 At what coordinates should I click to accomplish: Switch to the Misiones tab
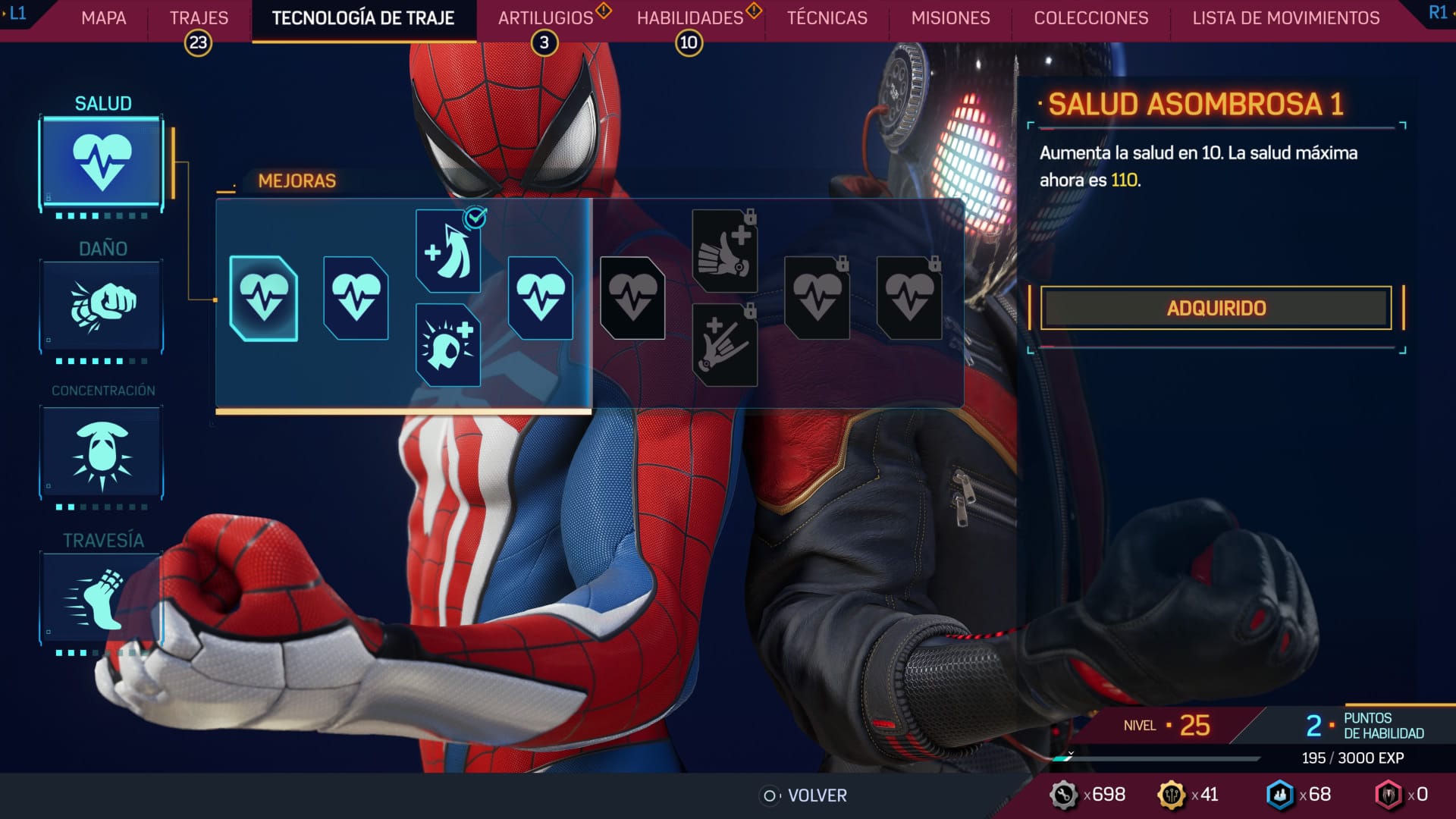(950, 18)
